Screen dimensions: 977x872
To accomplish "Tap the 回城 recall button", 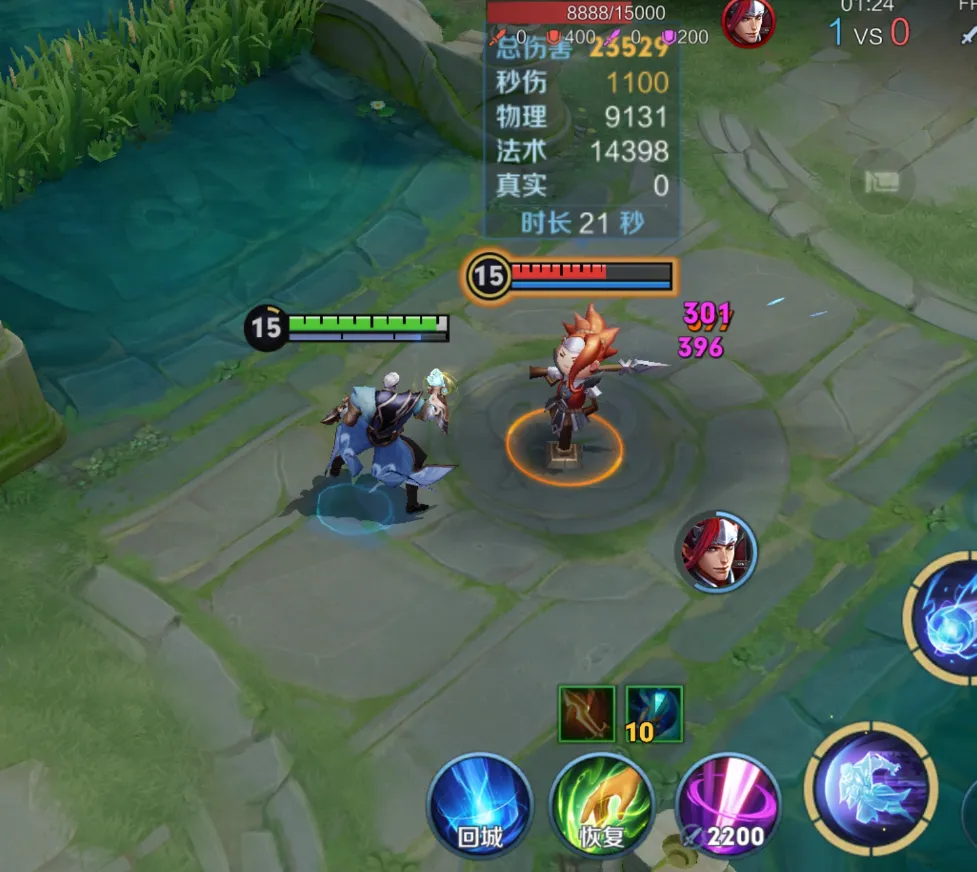I will 478,806.
